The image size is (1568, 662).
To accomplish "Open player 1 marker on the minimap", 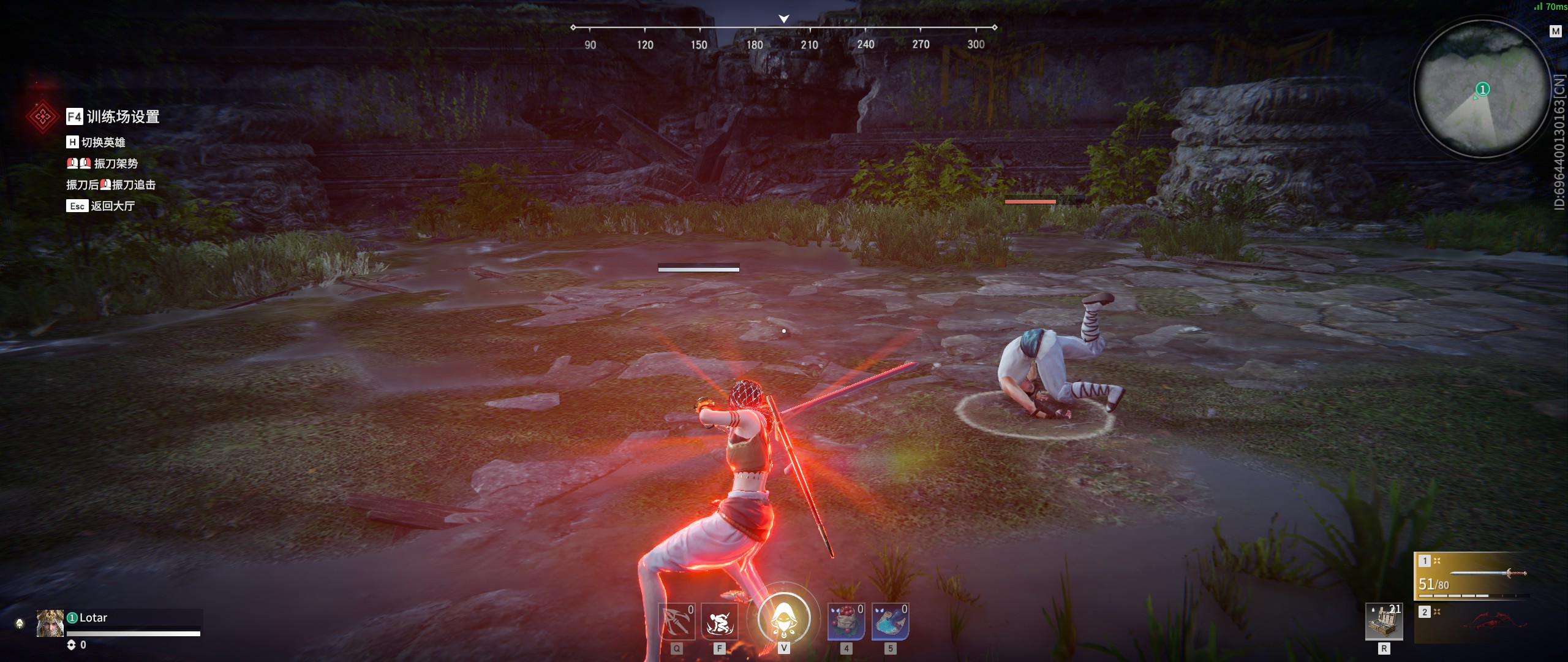I will pos(1481,89).
